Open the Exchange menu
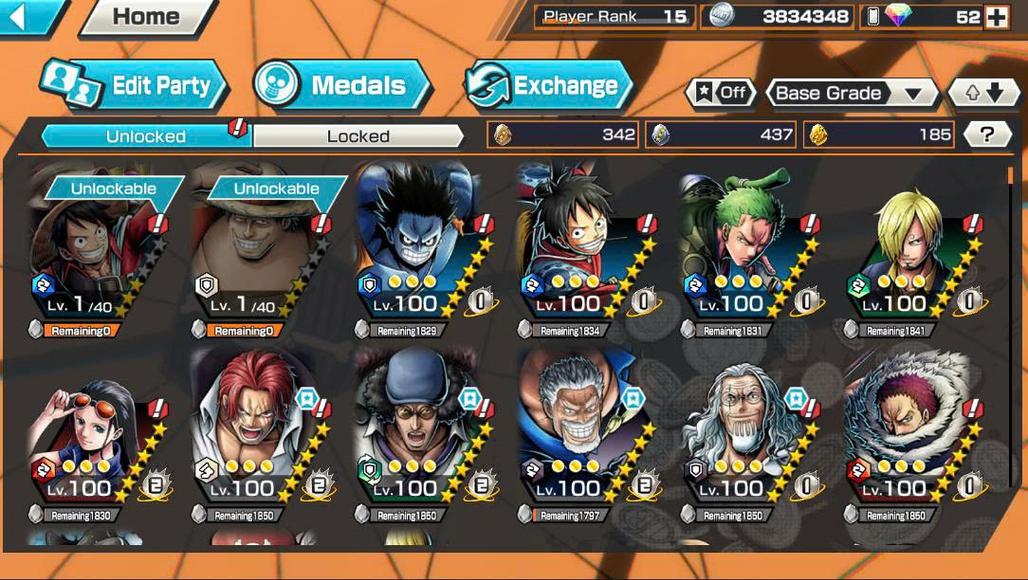This screenshot has width=1028, height=580. tap(549, 86)
